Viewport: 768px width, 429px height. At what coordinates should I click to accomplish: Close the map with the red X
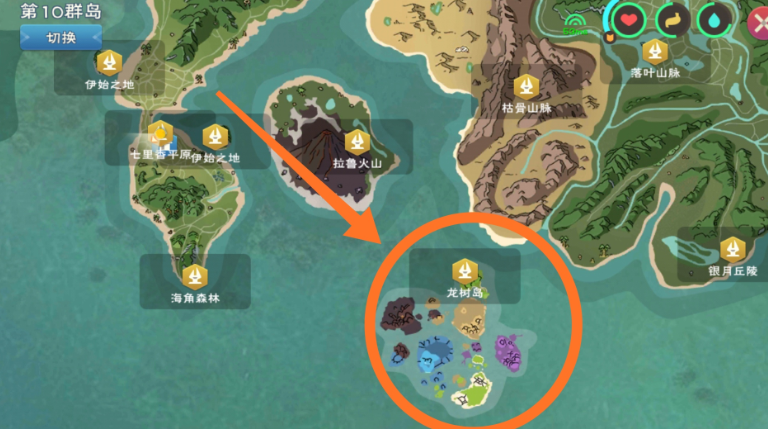point(757,20)
